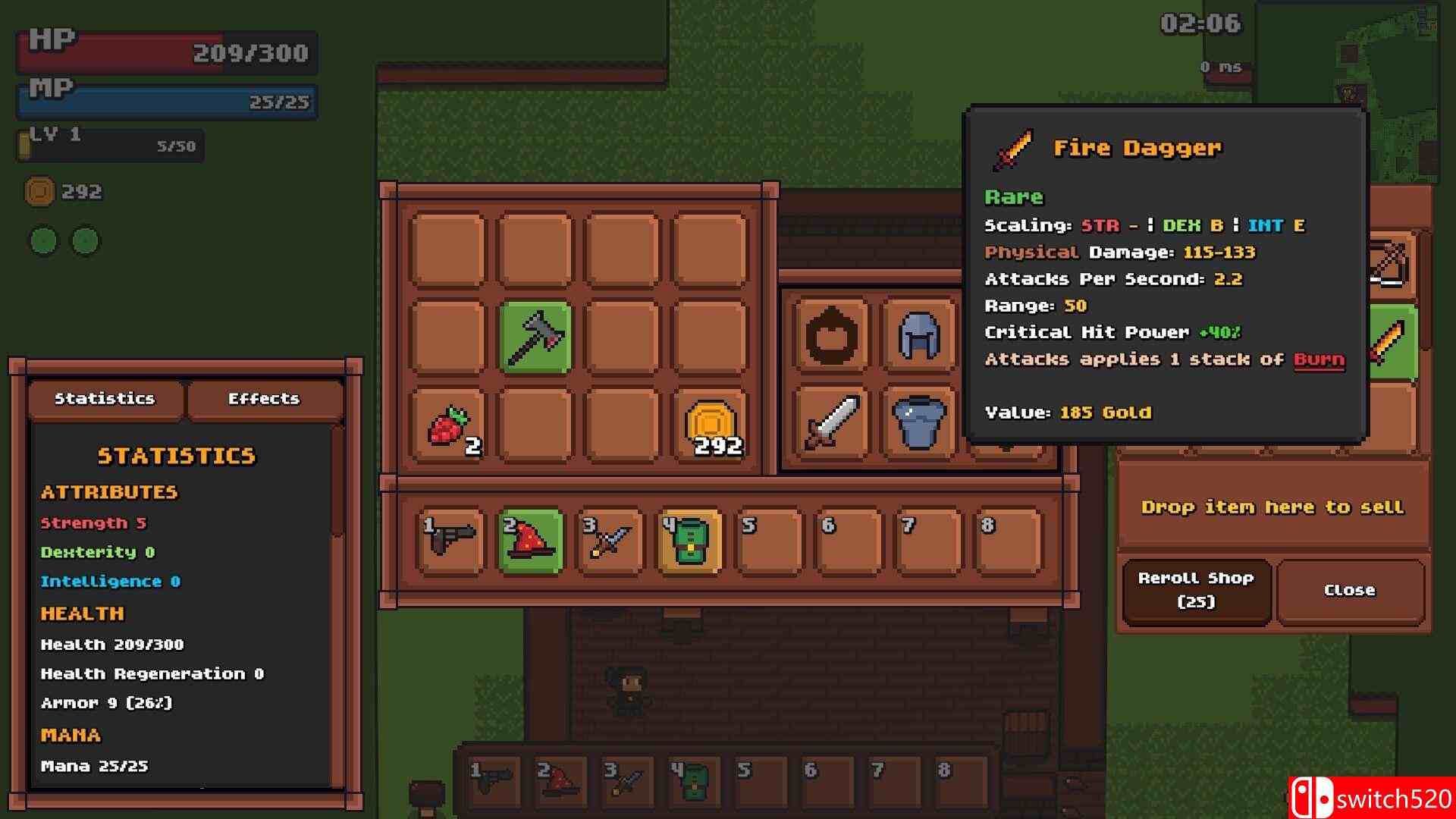Click the equipped steel helmet slot
The height and width of the screenshot is (819, 1456).
(919, 335)
